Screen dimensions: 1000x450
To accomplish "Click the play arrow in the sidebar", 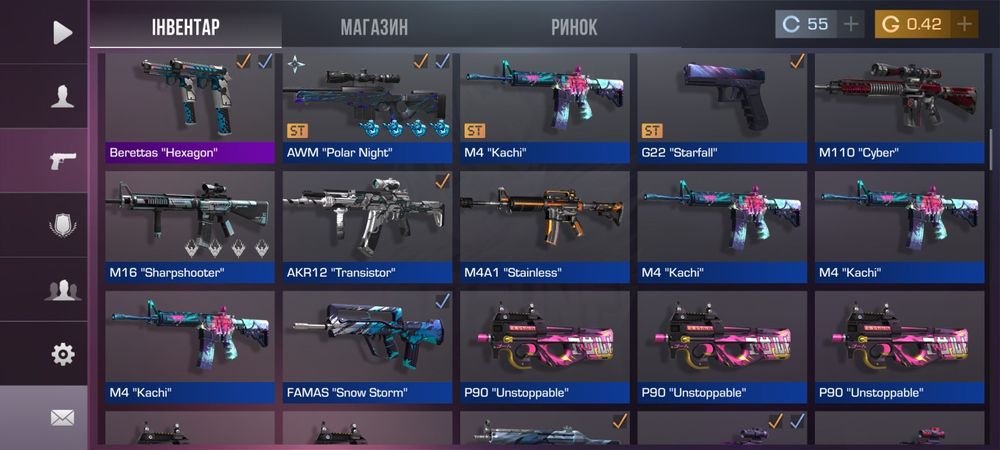I will pos(62,32).
